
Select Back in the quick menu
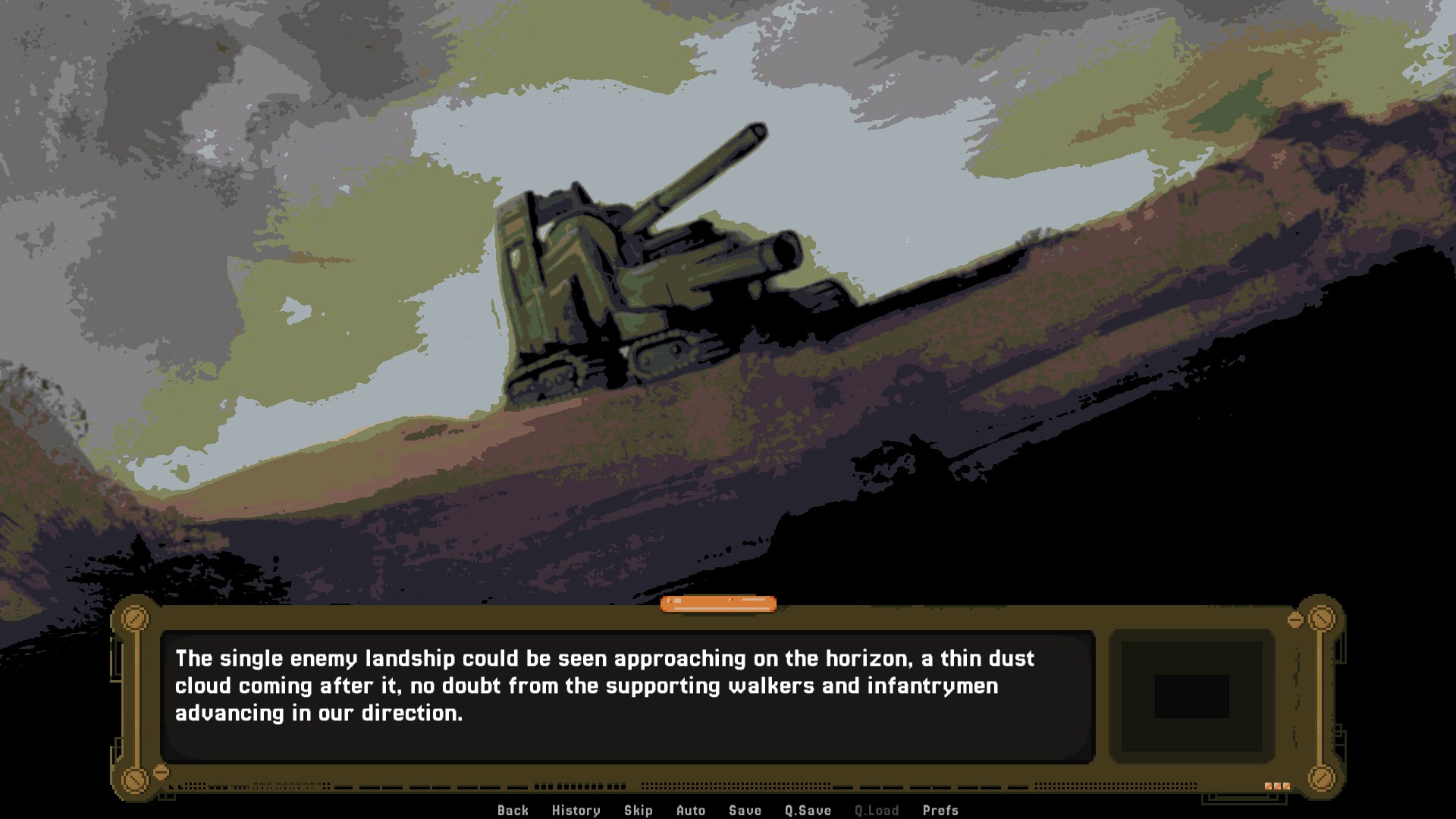click(x=513, y=810)
